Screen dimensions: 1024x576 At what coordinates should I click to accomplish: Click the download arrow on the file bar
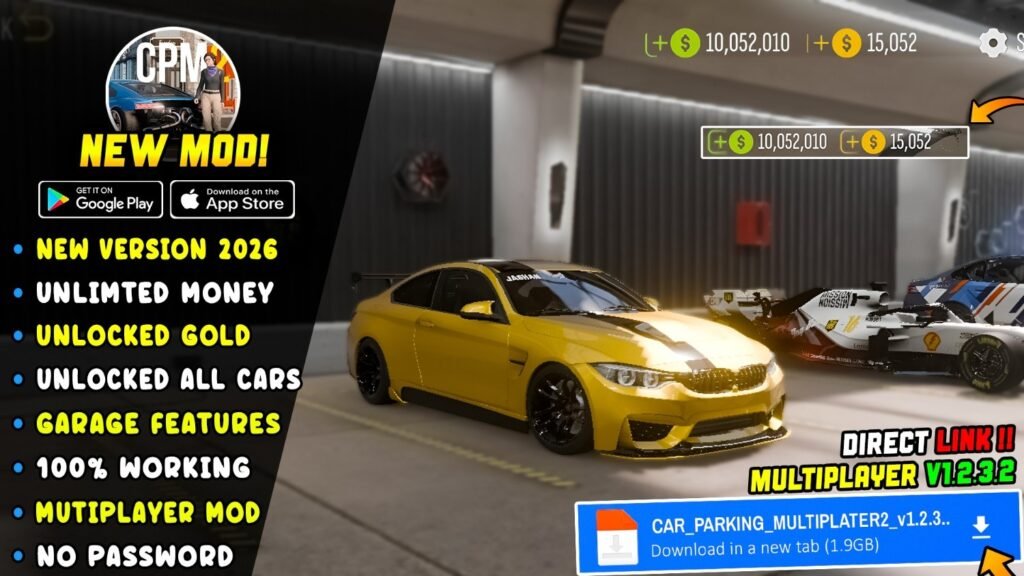pos(981,527)
